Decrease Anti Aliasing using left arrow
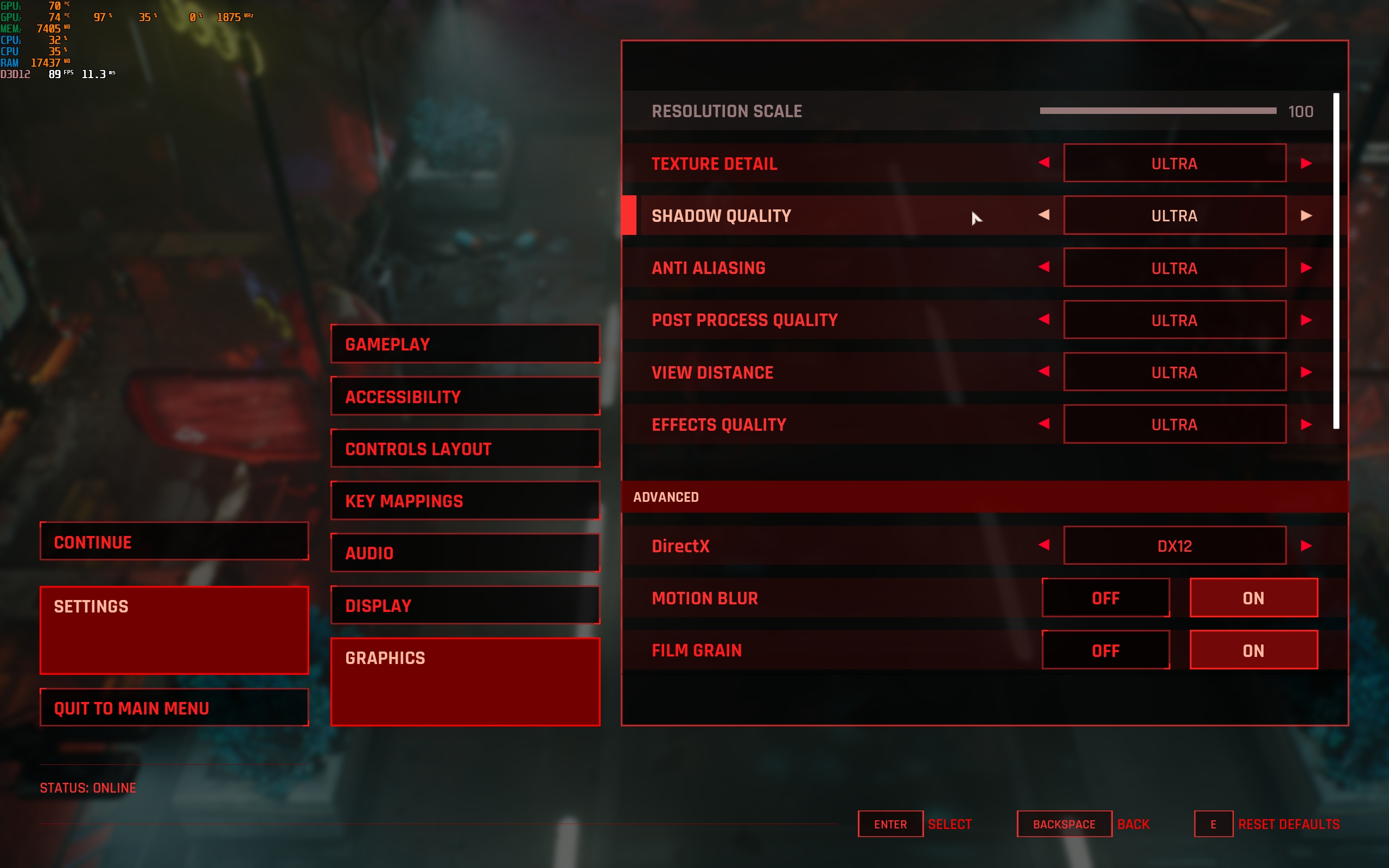This screenshot has width=1389, height=868. tap(1044, 267)
